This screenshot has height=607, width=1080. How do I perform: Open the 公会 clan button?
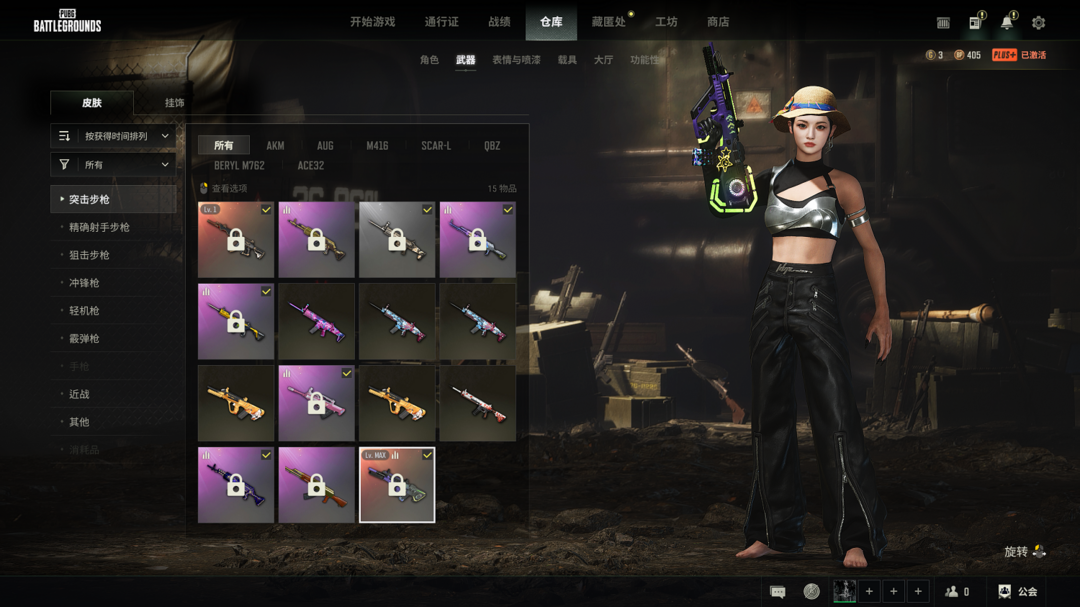pos(1018,592)
